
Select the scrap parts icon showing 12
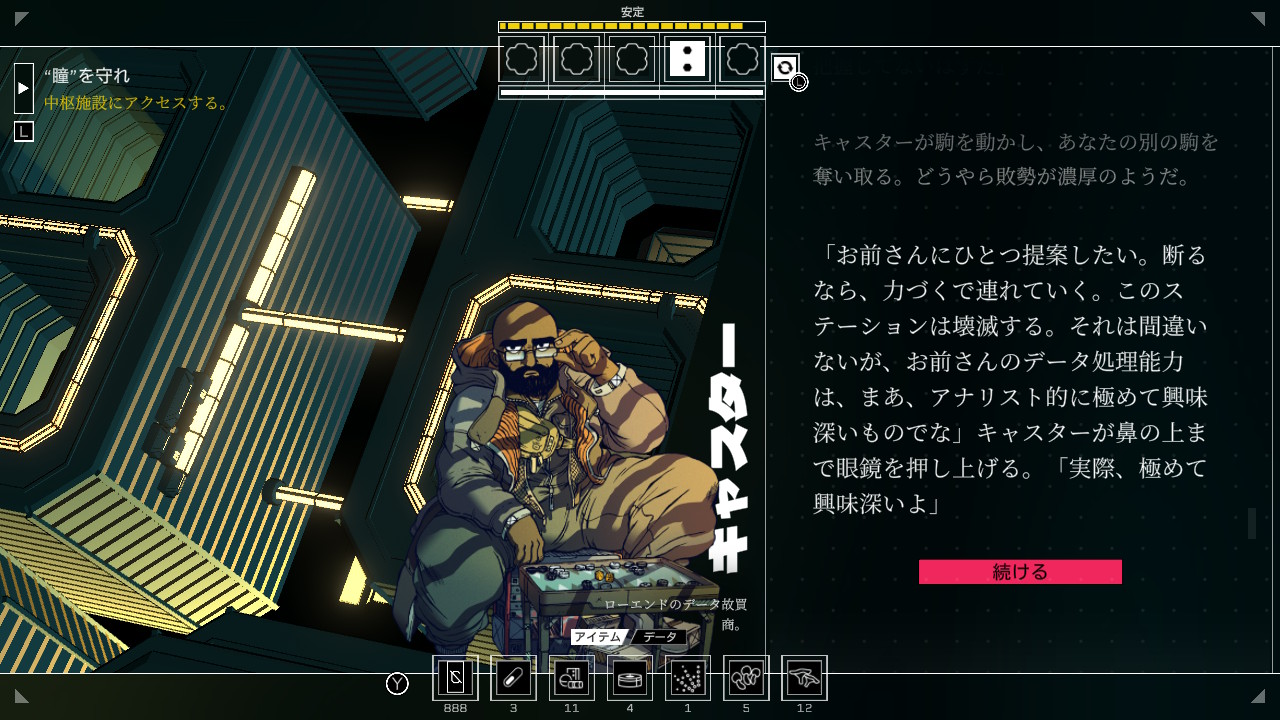[803, 678]
